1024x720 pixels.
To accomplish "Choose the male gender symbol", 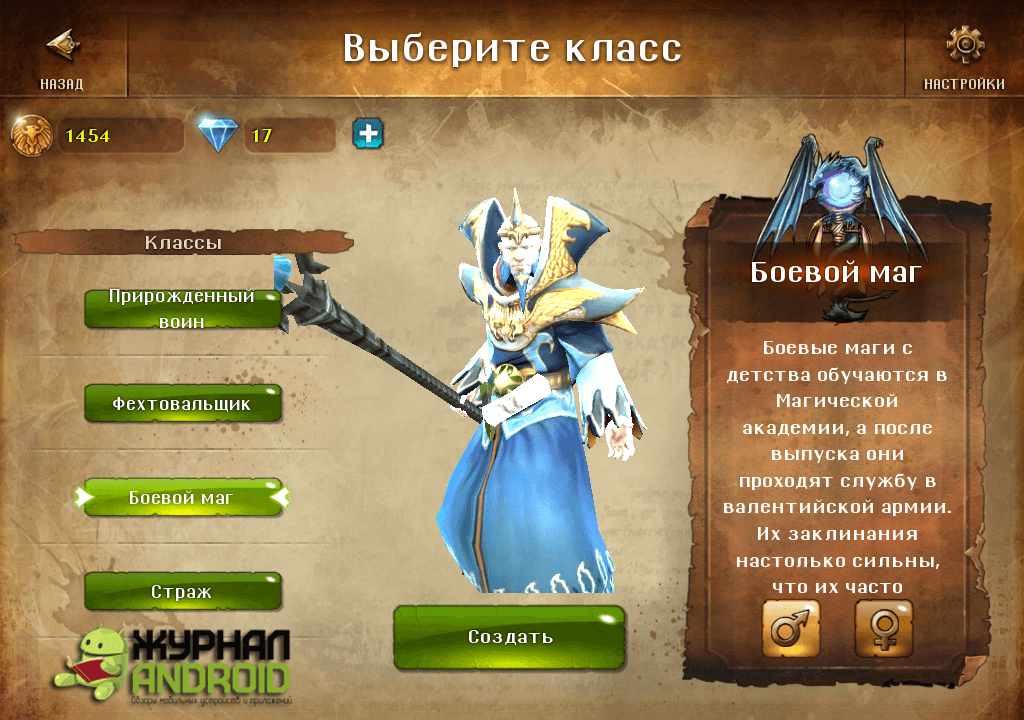I will click(791, 629).
